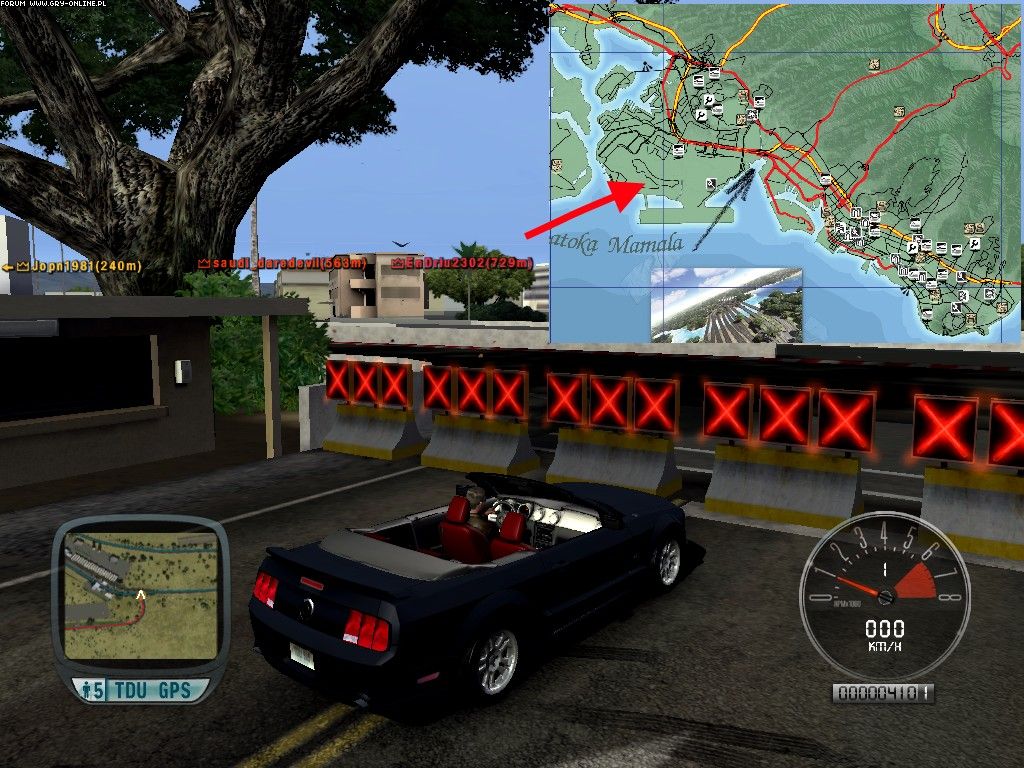Choose the saudi_daredevil player tag
Viewport: 1024px width, 768px height.
tap(283, 262)
